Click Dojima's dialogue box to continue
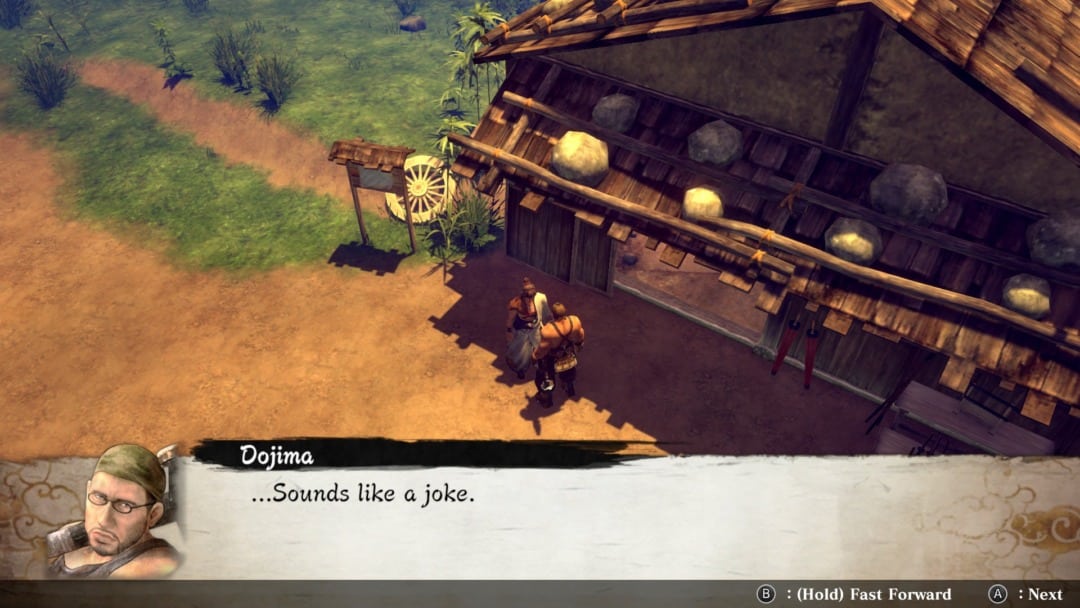 click(600, 516)
